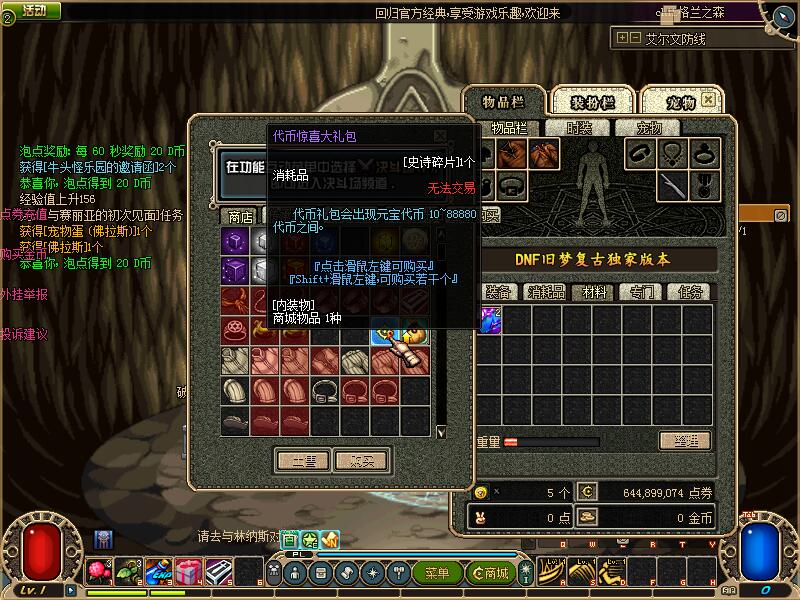Show the 材料 inventory category
Viewport: 800px width, 600px height.
tap(594, 292)
